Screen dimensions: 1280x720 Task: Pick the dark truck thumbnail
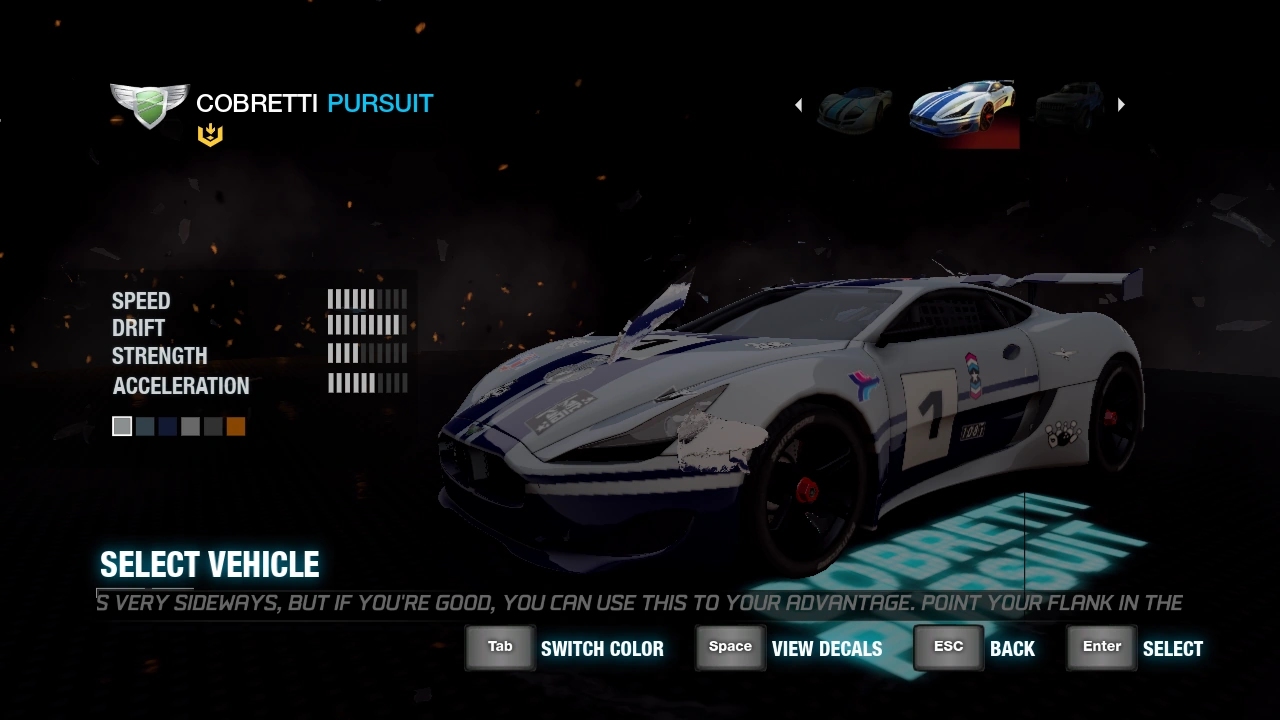coord(1069,106)
